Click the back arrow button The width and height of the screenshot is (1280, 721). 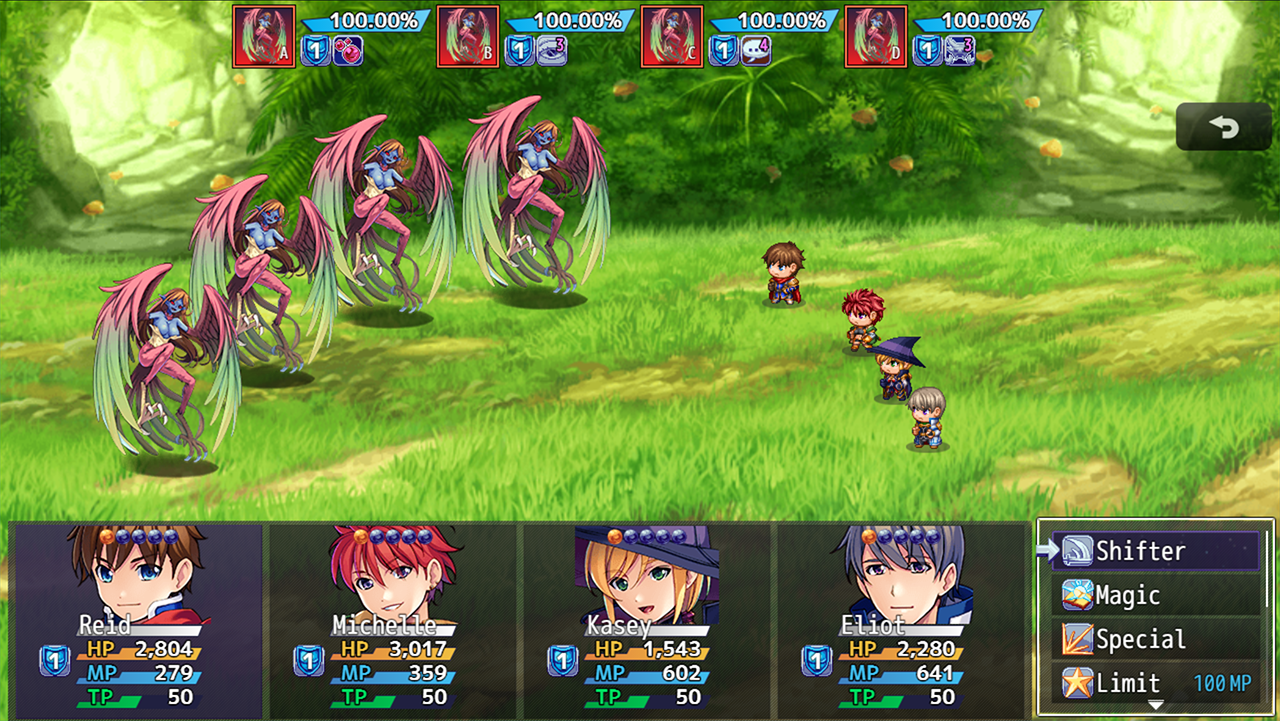[1223, 127]
